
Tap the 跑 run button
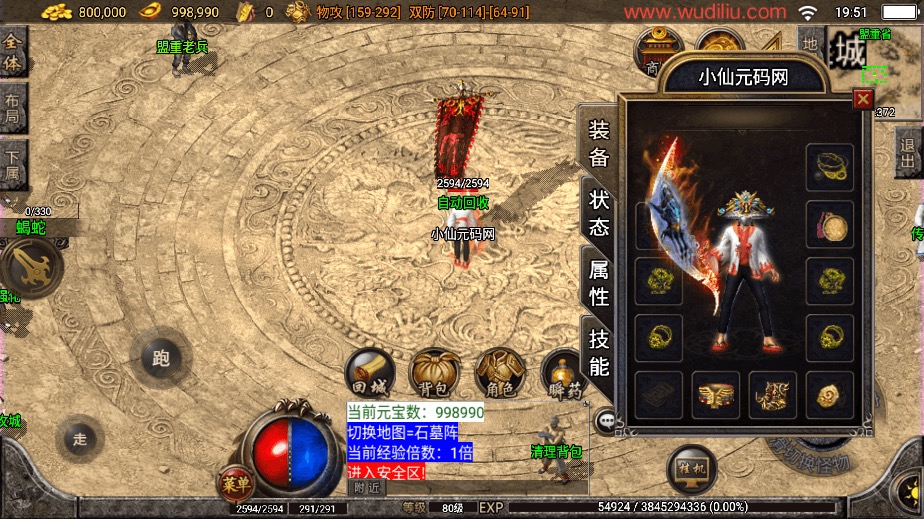coord(159,357)
